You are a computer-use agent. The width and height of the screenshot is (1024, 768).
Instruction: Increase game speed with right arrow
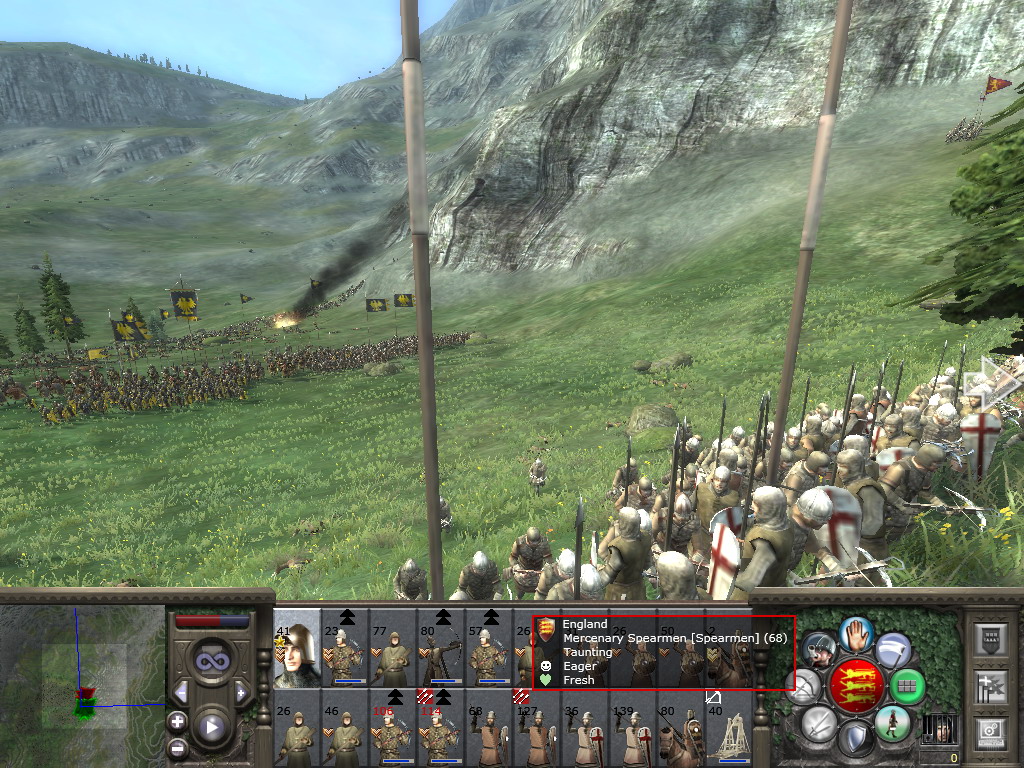tap(241, 692)
